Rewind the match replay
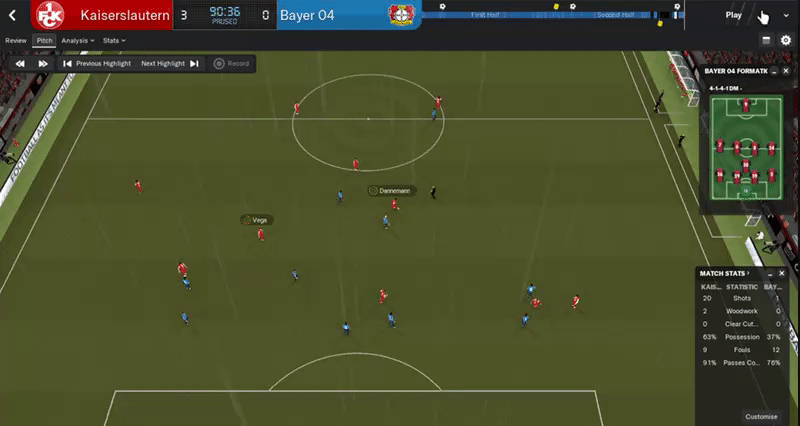 (x=19, y=64)
